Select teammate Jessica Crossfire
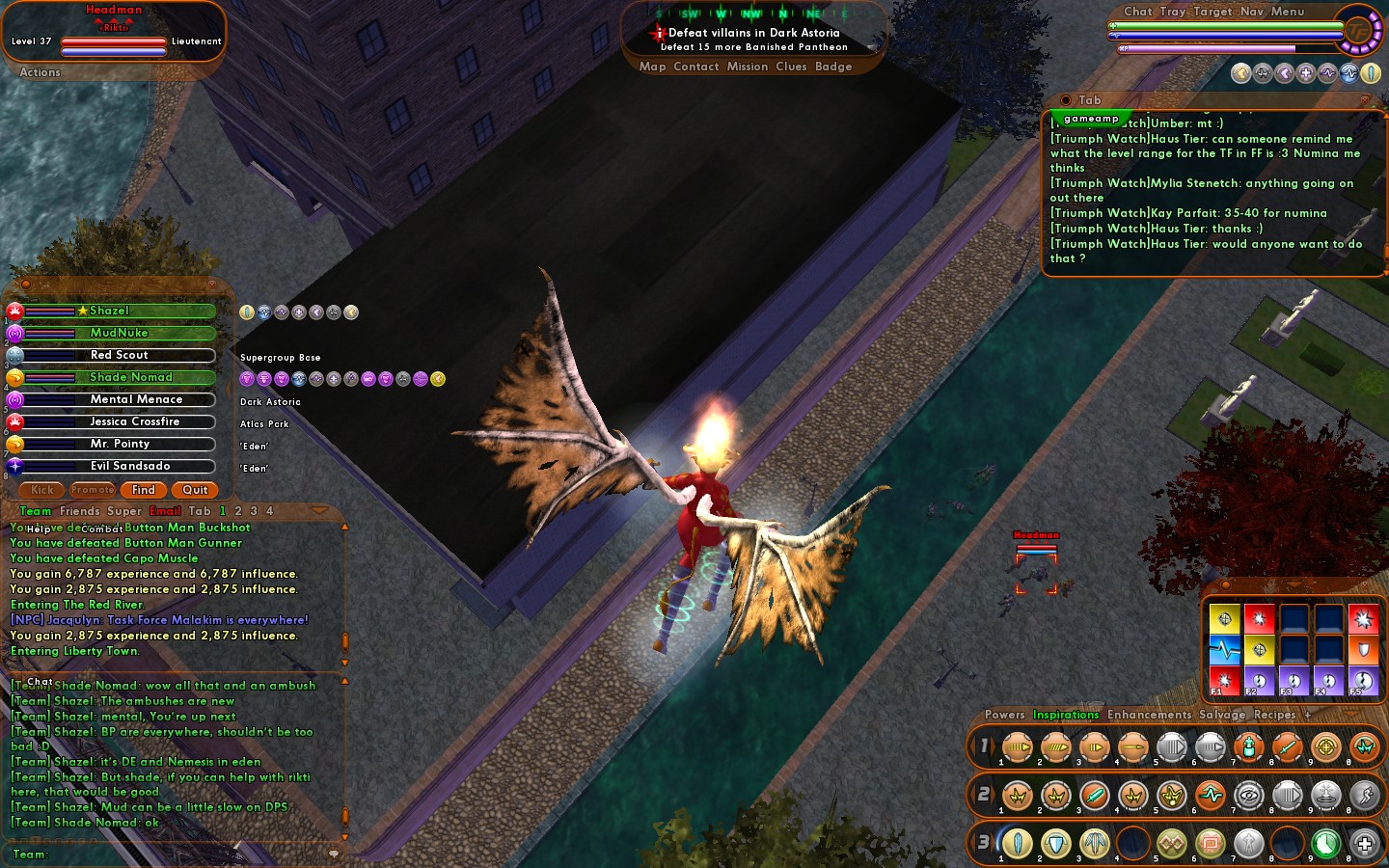 134,421
